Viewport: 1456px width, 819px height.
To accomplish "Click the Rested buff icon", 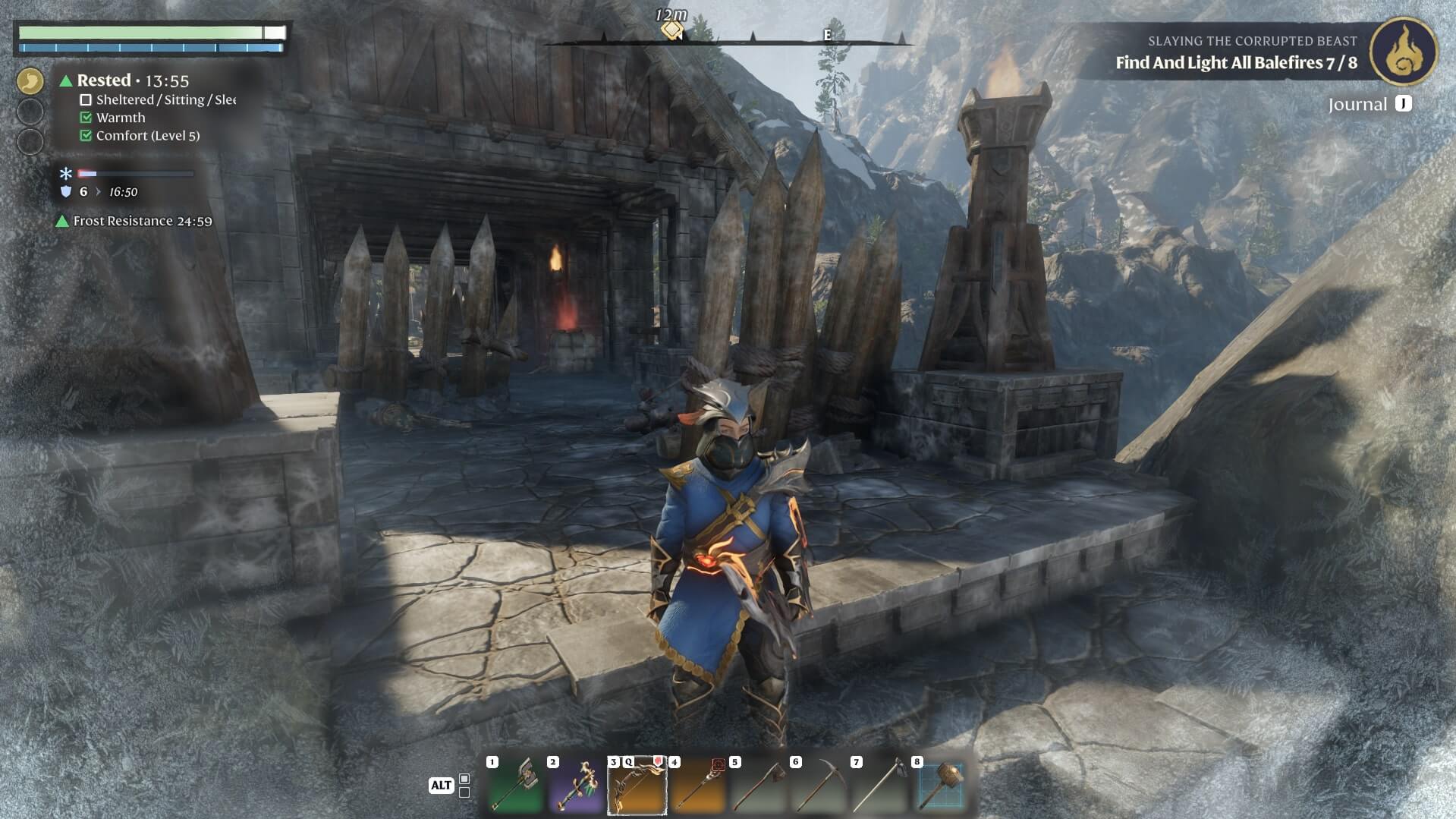I will pyautogui.click(x=30, y=80).
